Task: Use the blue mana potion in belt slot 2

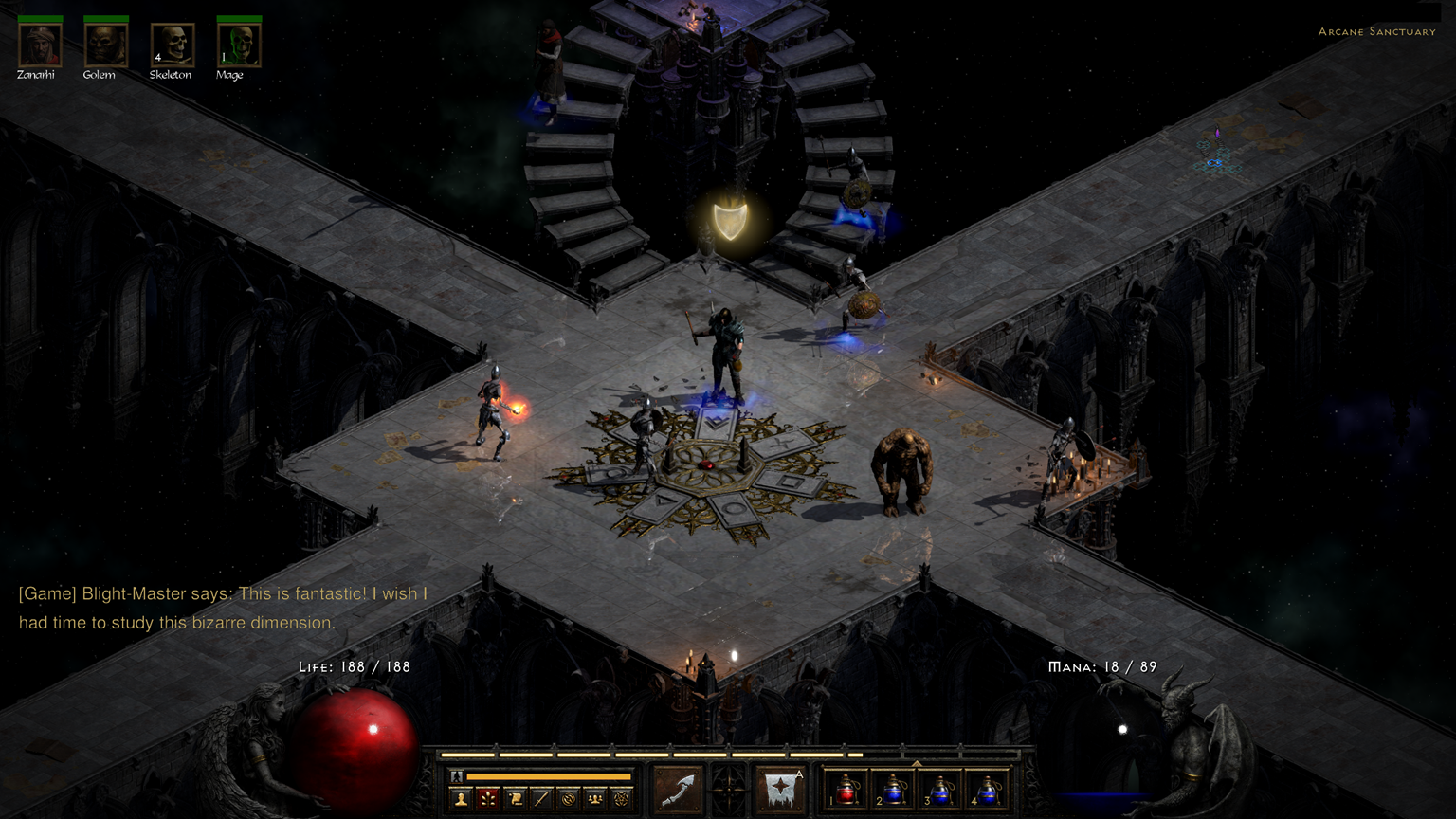Action: (893, 790)
